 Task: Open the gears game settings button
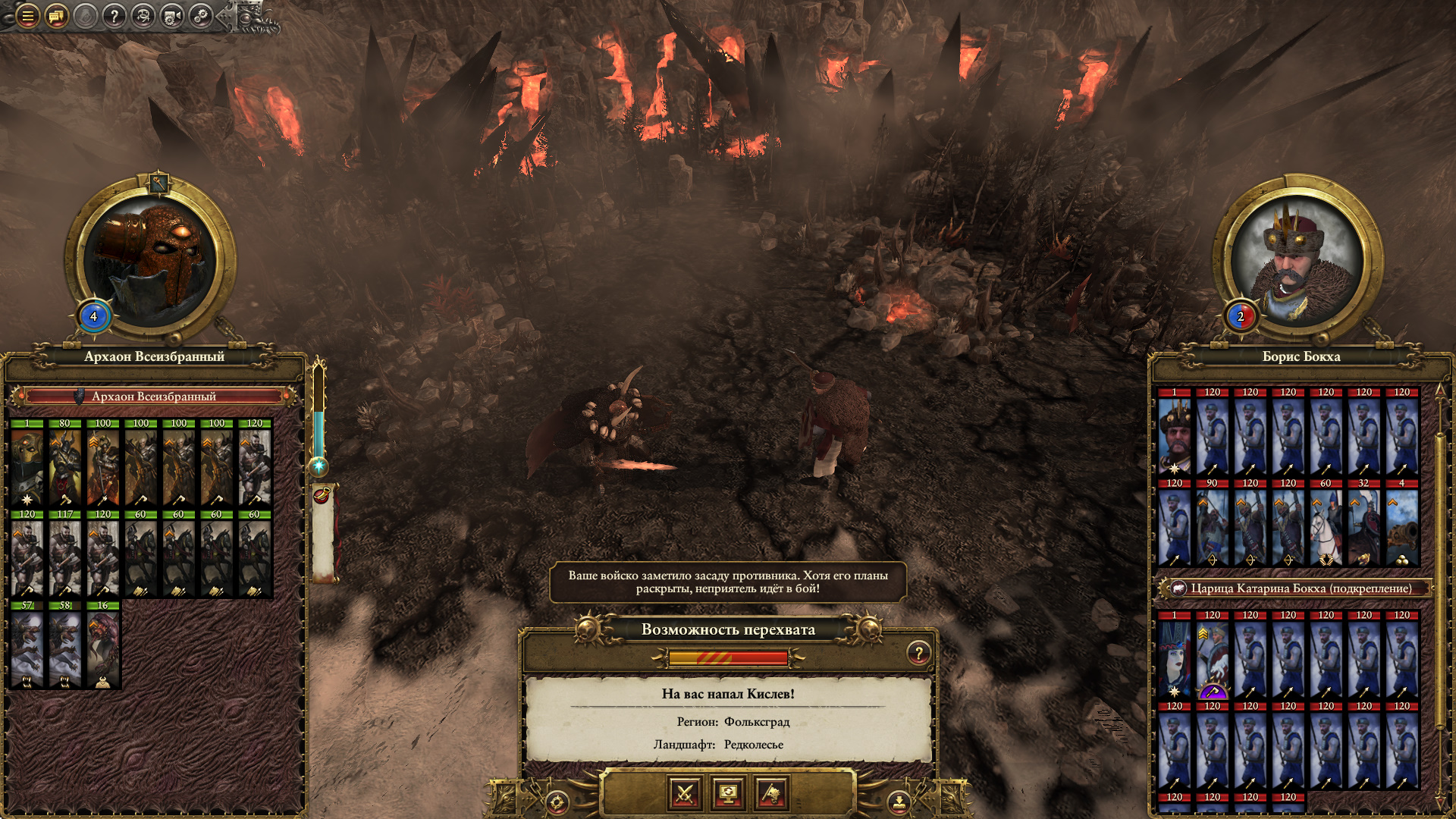(x=201, y=15)
